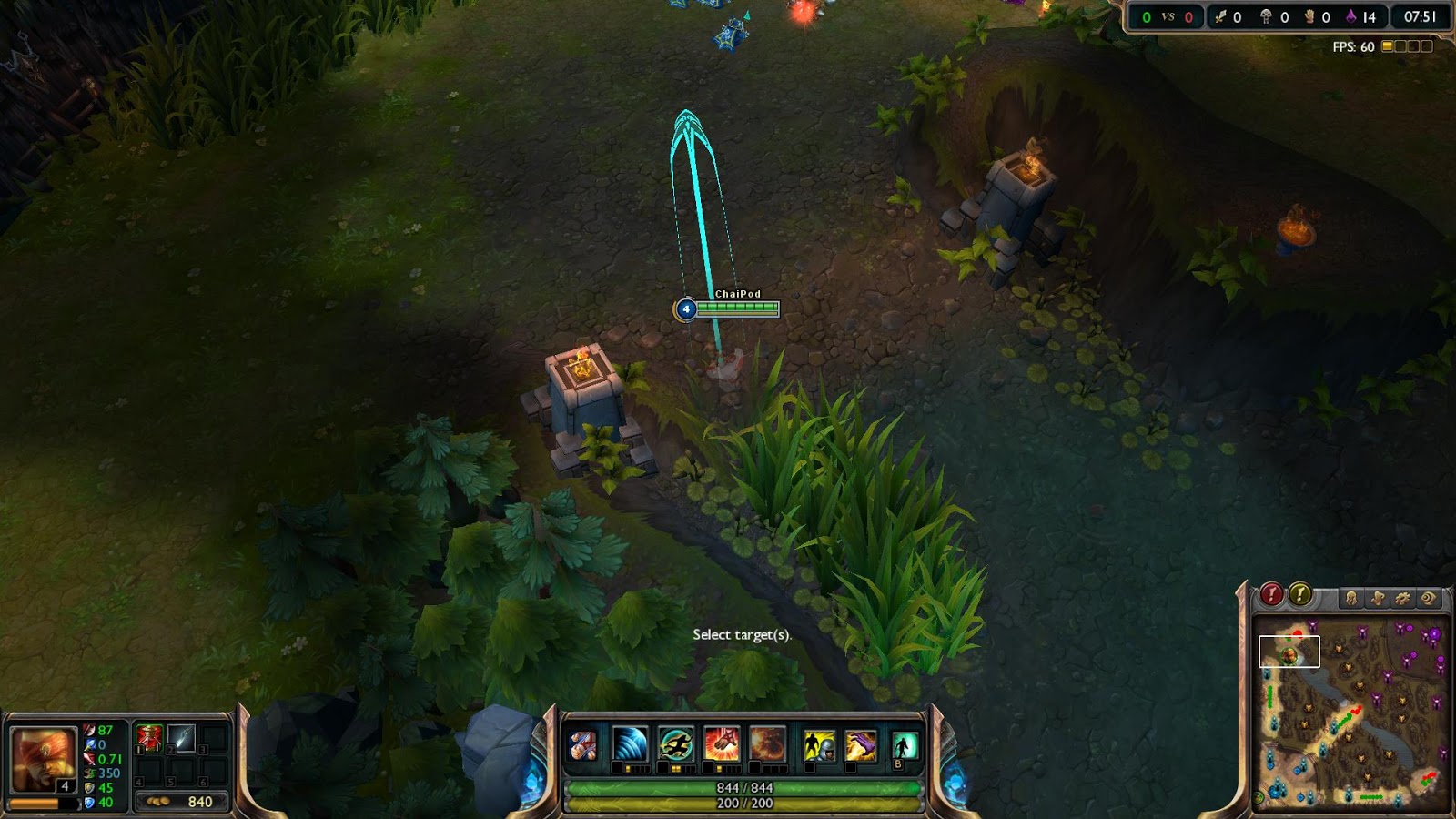Click the green health bar showing 844/844
Viewport: 1456px width, 819px height.
[746, 790]
